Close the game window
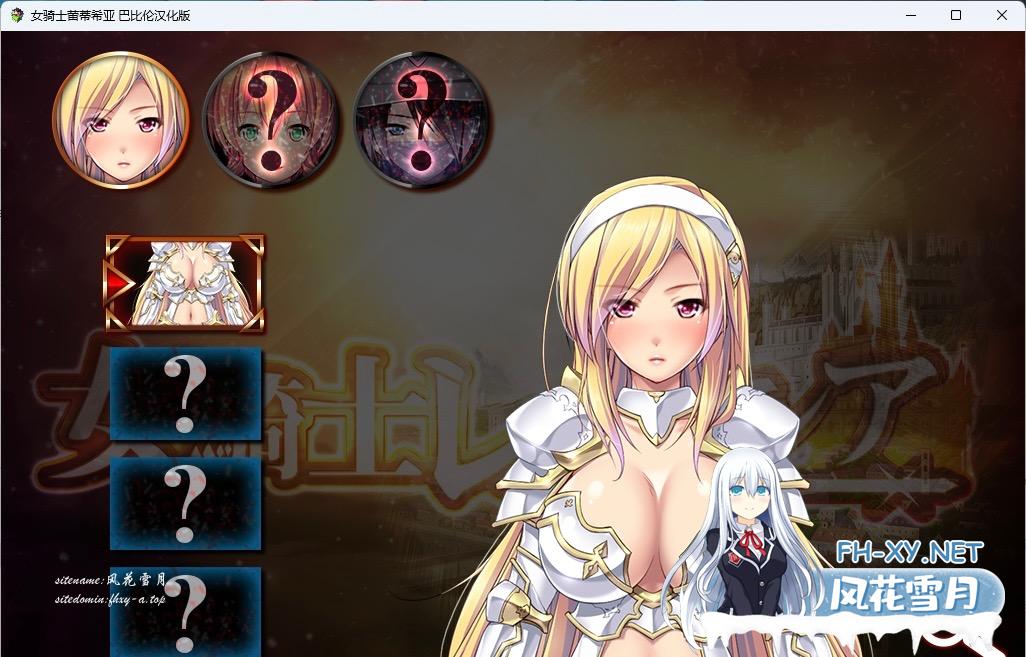Image resolution: width=1026 pixels, height=657 pixels. [1002, 15]
